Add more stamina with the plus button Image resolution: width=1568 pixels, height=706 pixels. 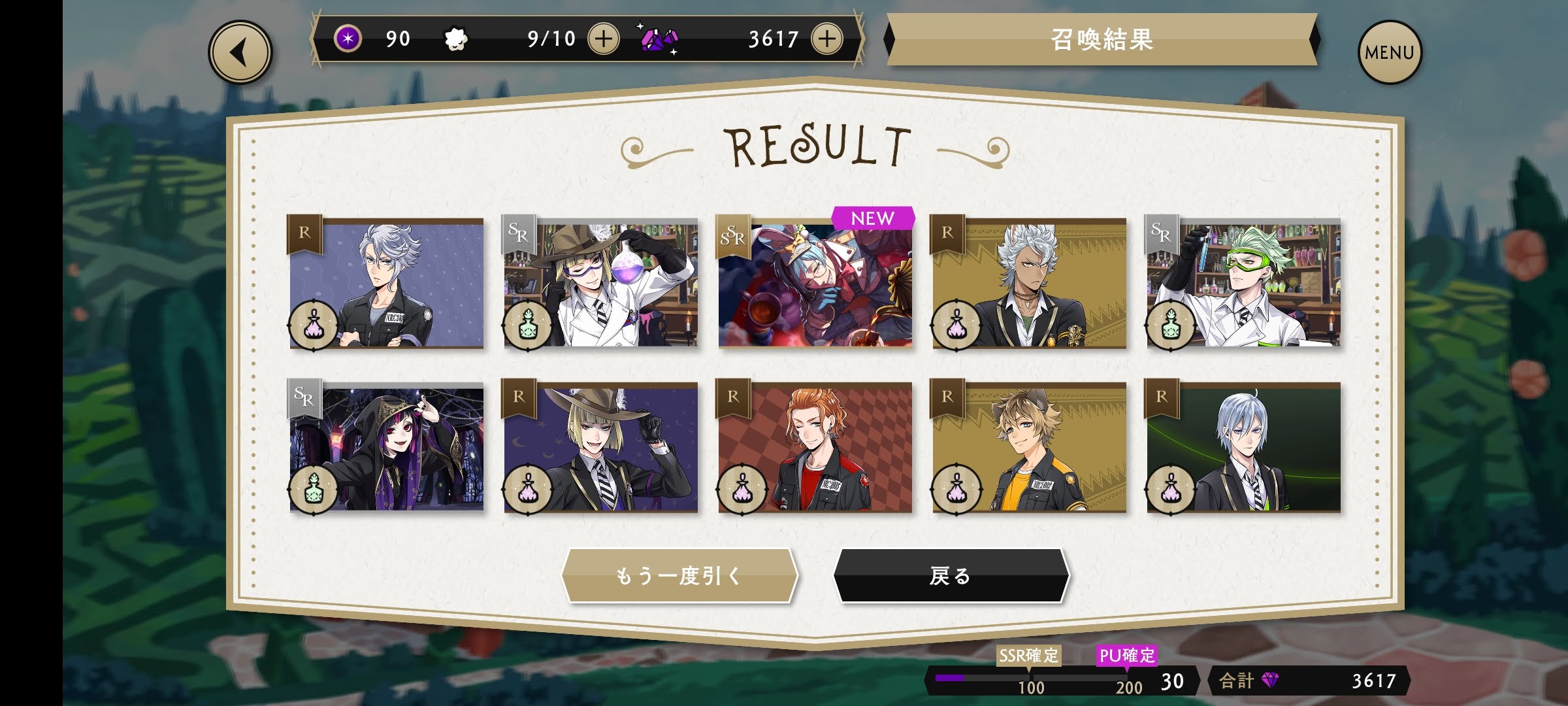click(603, 39)
